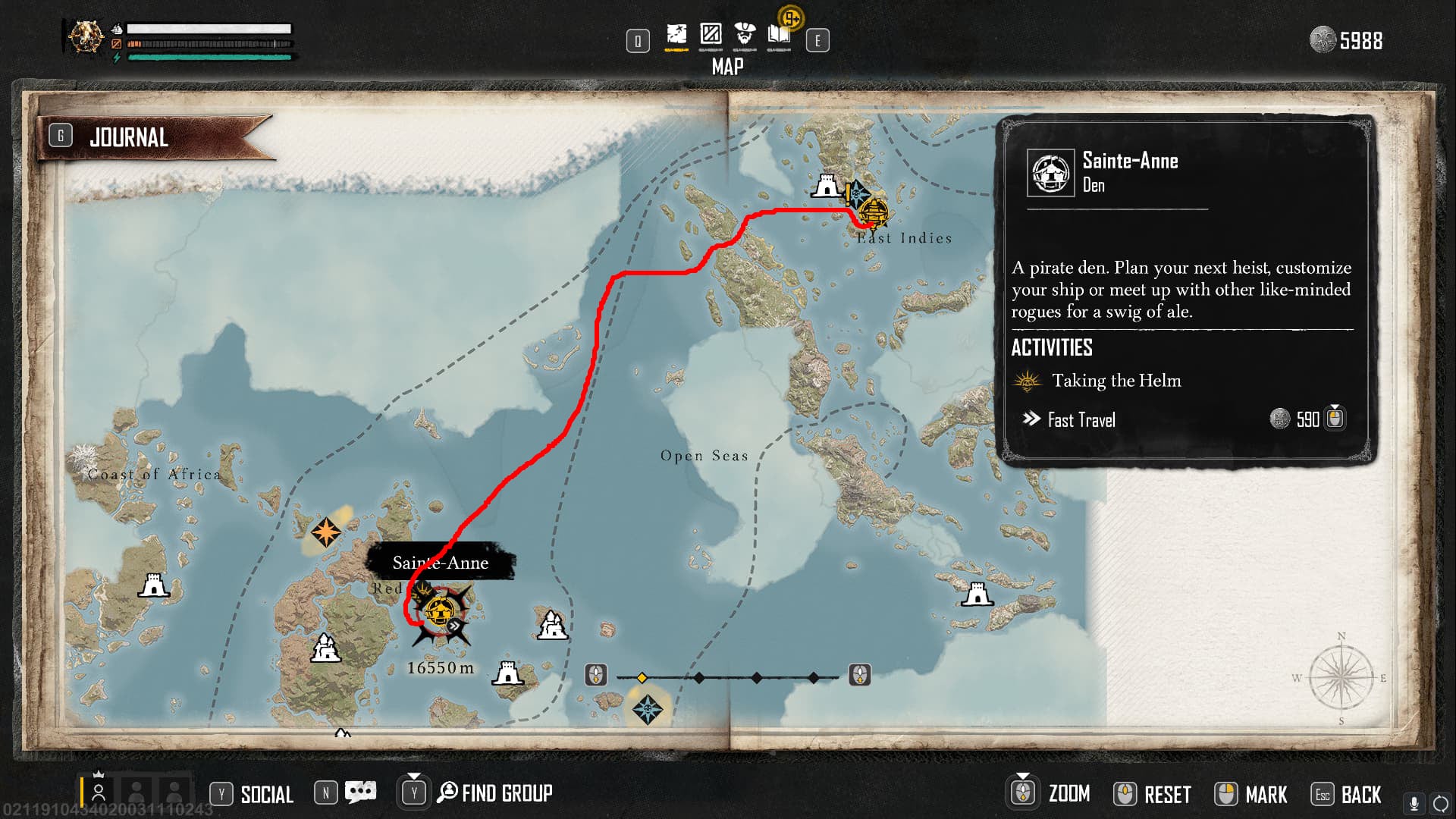Click the Reset map button
1456x819 pixels.
pos(1166,794)
